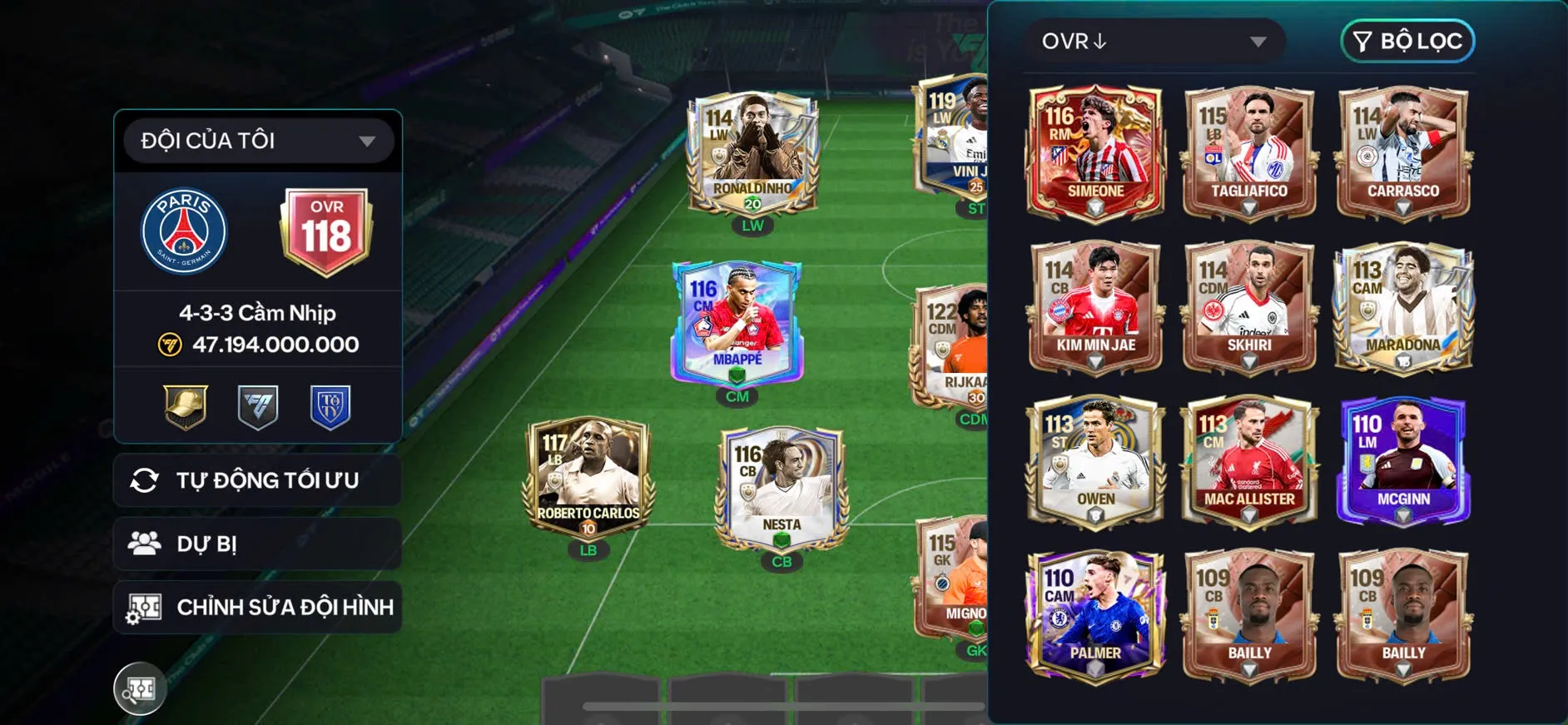Select Roberto Carlos at LB

(x=588, y=479)
